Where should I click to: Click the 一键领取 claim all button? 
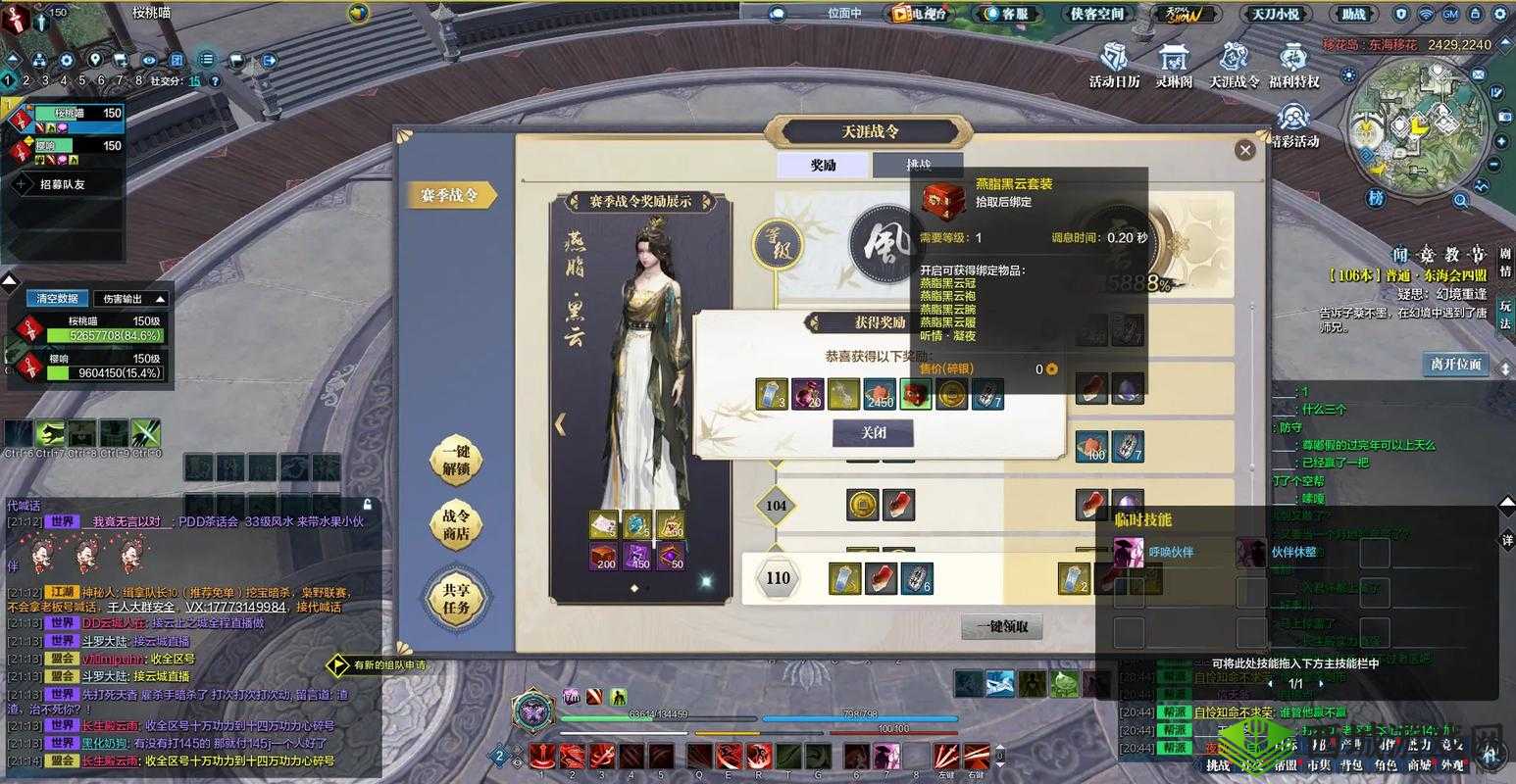(x=1003, y=626)
